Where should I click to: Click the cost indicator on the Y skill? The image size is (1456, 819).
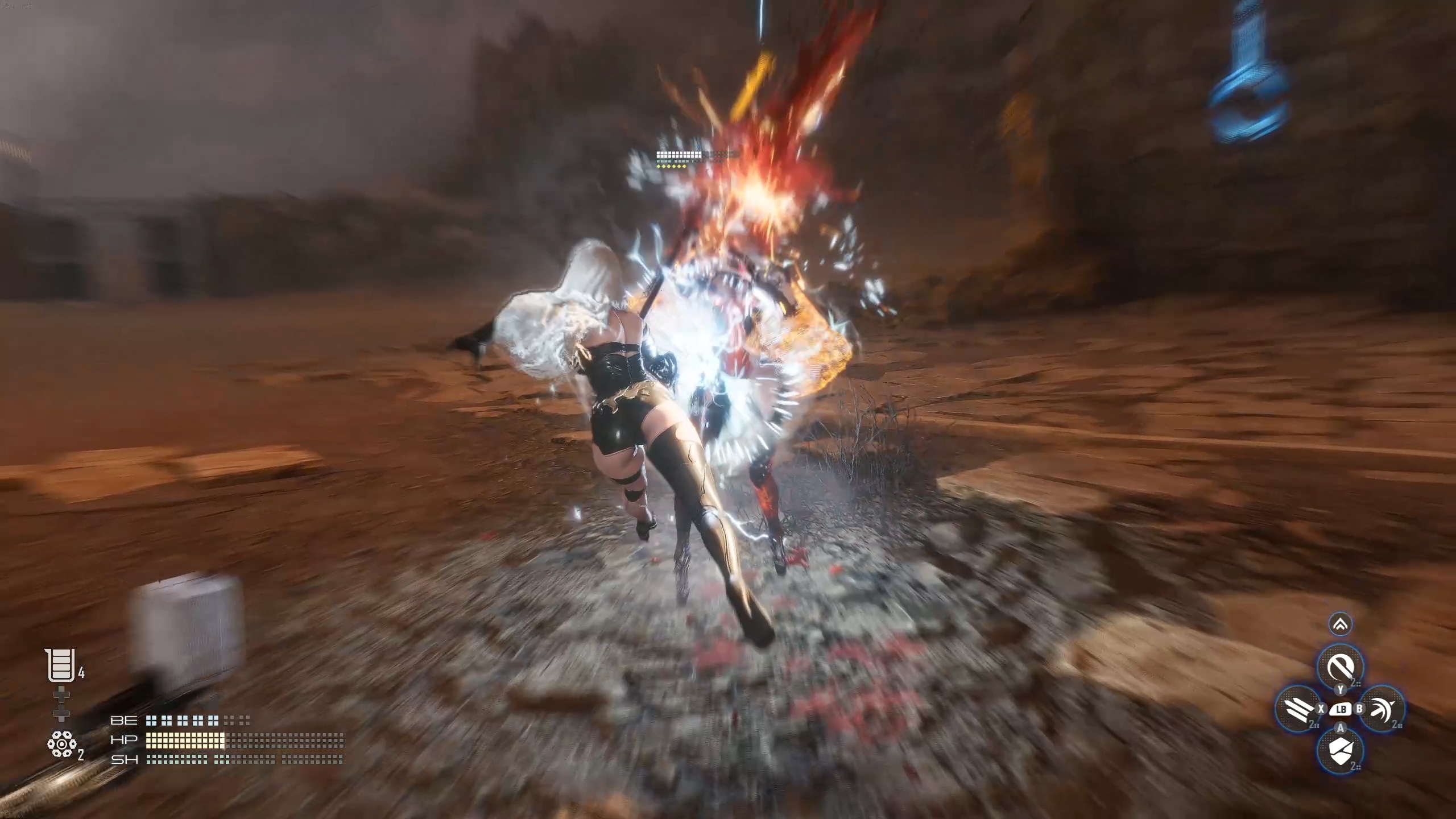(x=1355, y=682)
